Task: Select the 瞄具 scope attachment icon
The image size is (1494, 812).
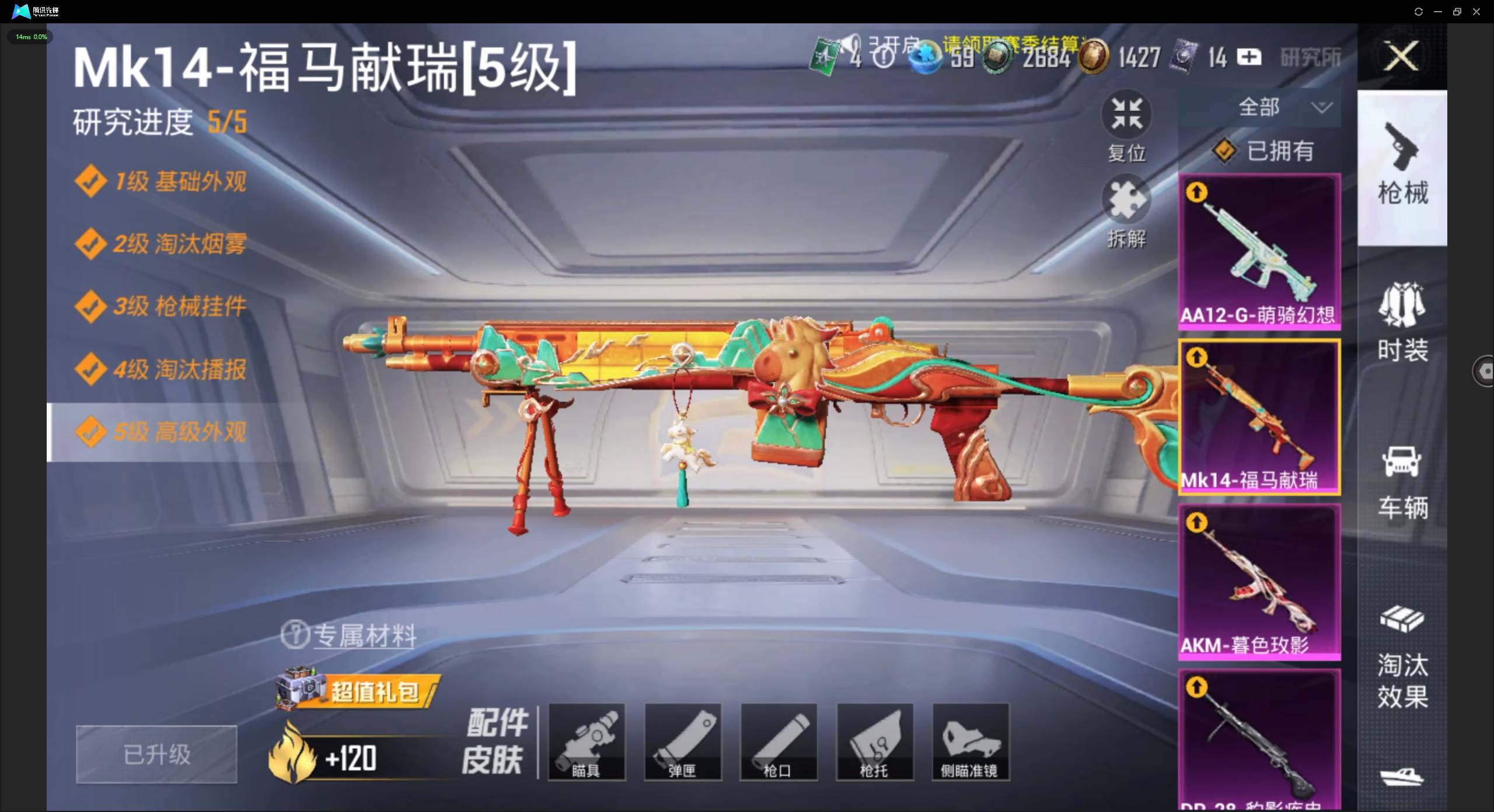Action: point(587,742)
